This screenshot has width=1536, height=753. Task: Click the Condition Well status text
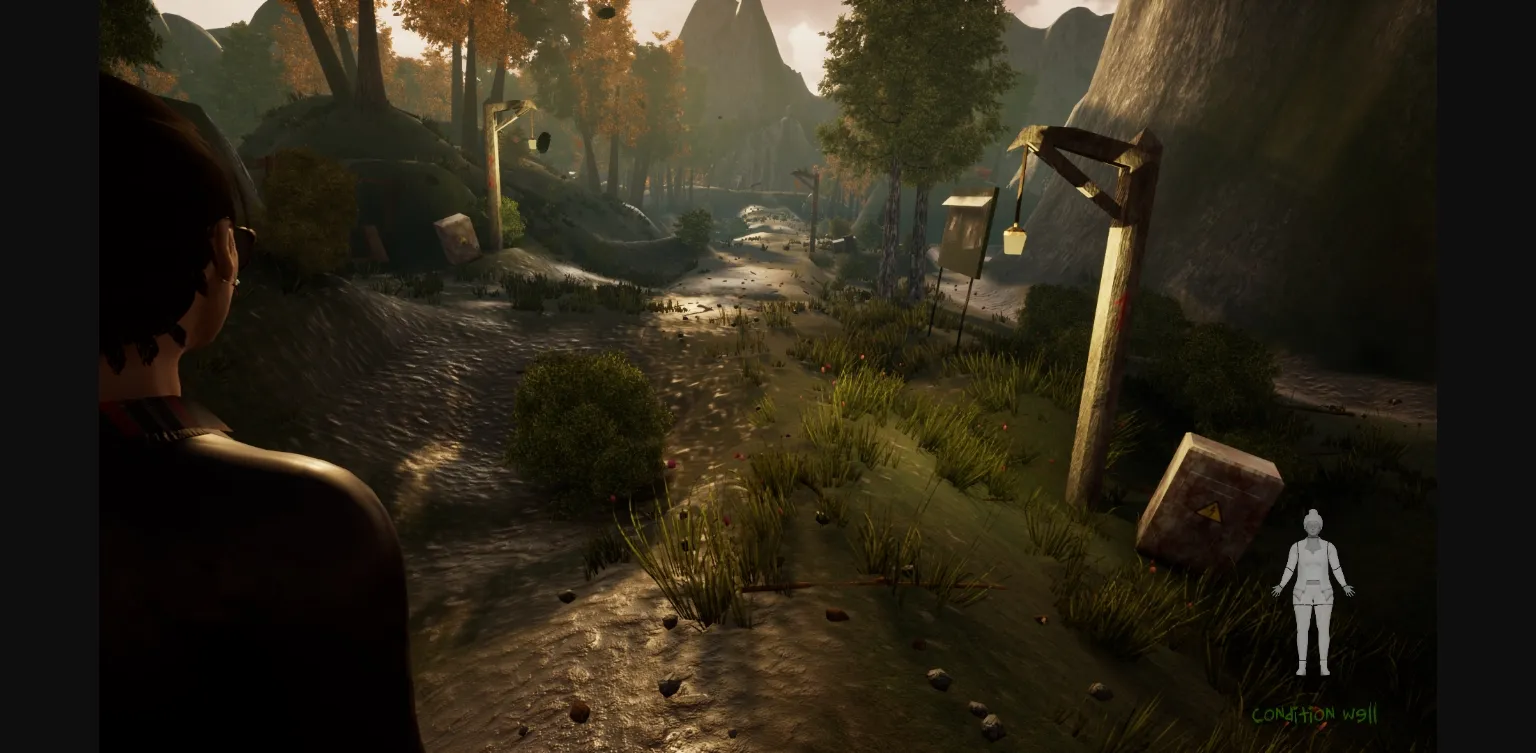(1315, 714)
